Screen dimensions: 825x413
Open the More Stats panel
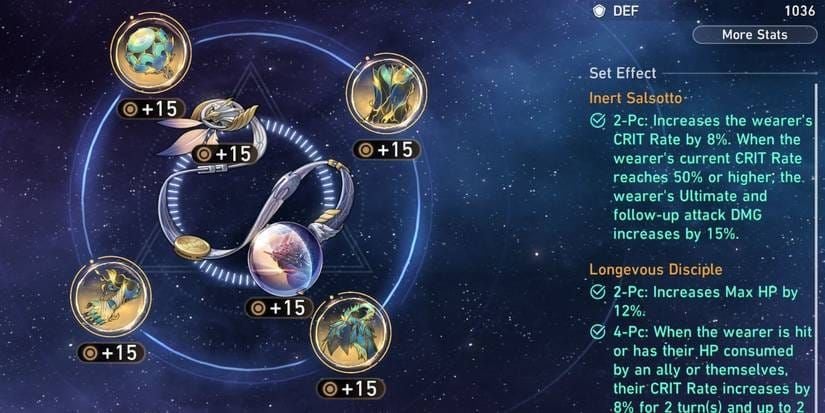pyautogui.click(x=754, y=35)
